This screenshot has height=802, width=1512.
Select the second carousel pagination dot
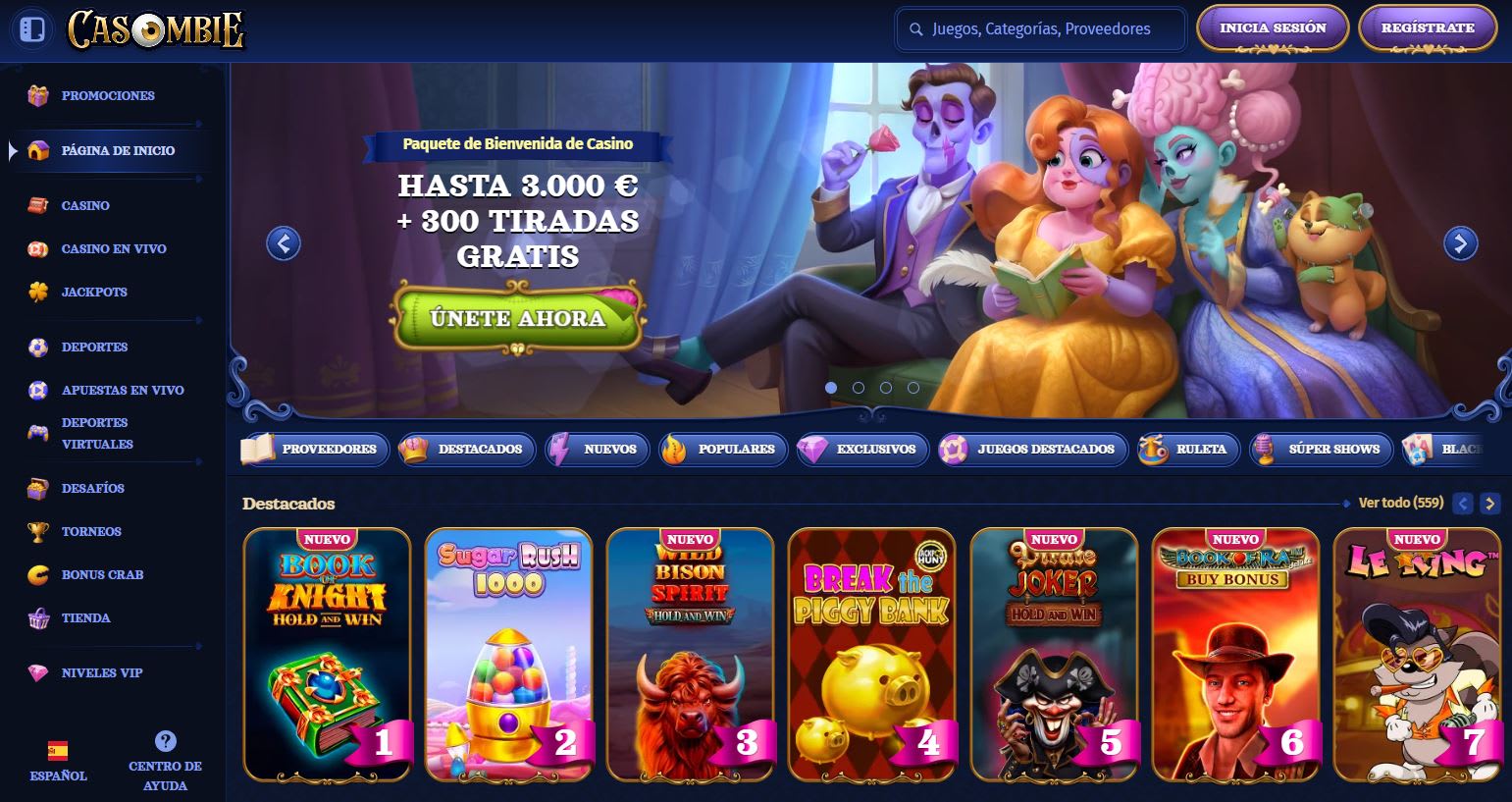857,388
